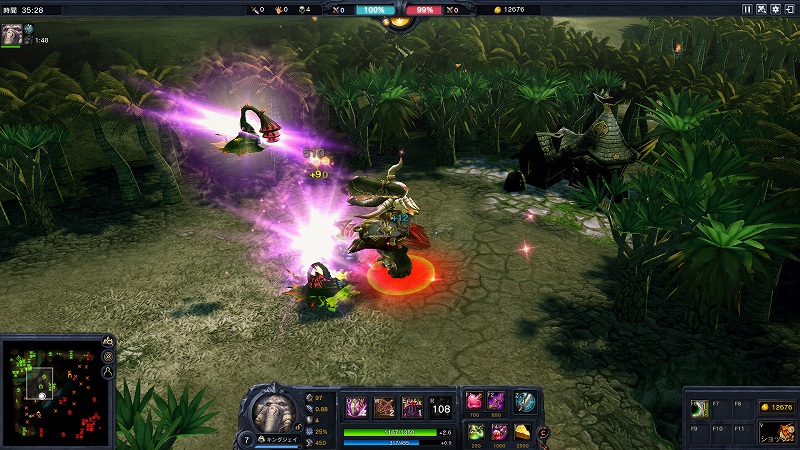800x450 pixels.
Task: Click the round orange button beside the item slots
Action: [x=543, y=431]
